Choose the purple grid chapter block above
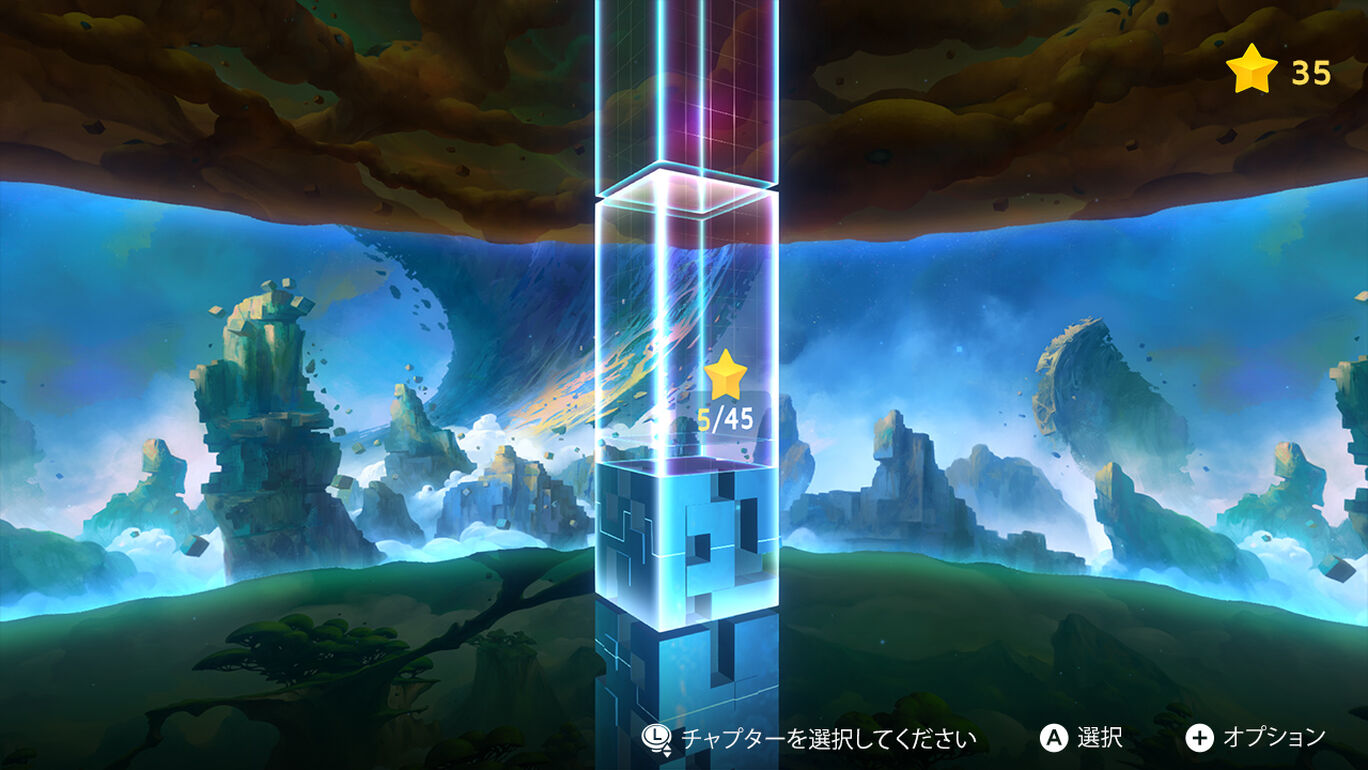This screenshot has width=1368, height=770. pyautogui.click(x=686, y=90)
